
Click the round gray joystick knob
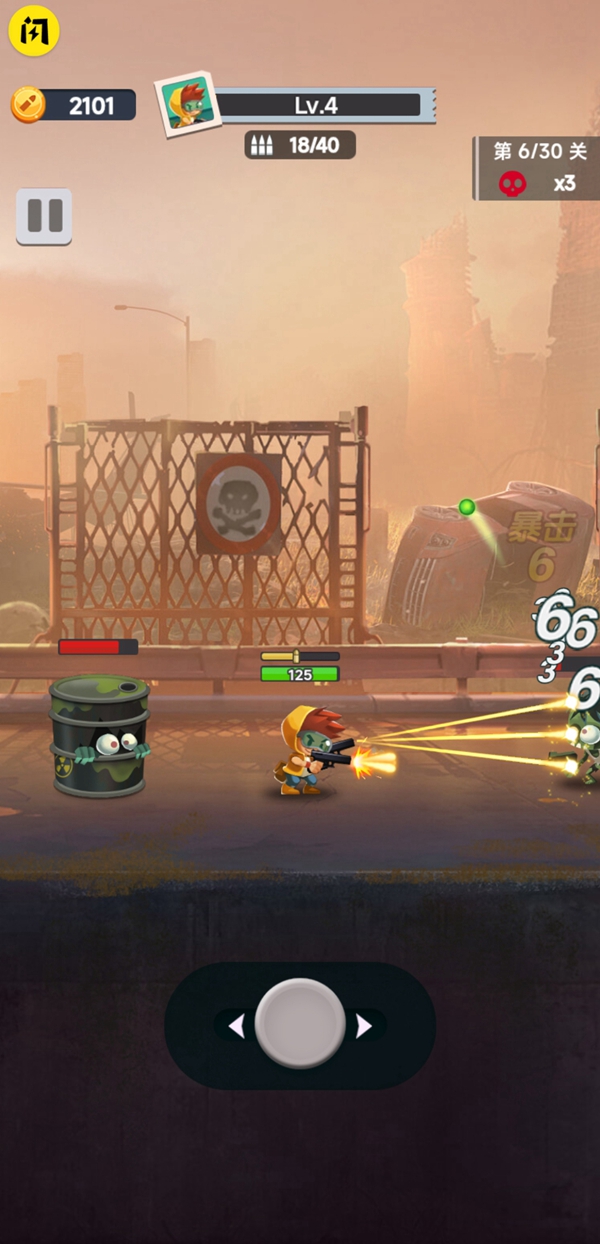300,1024
